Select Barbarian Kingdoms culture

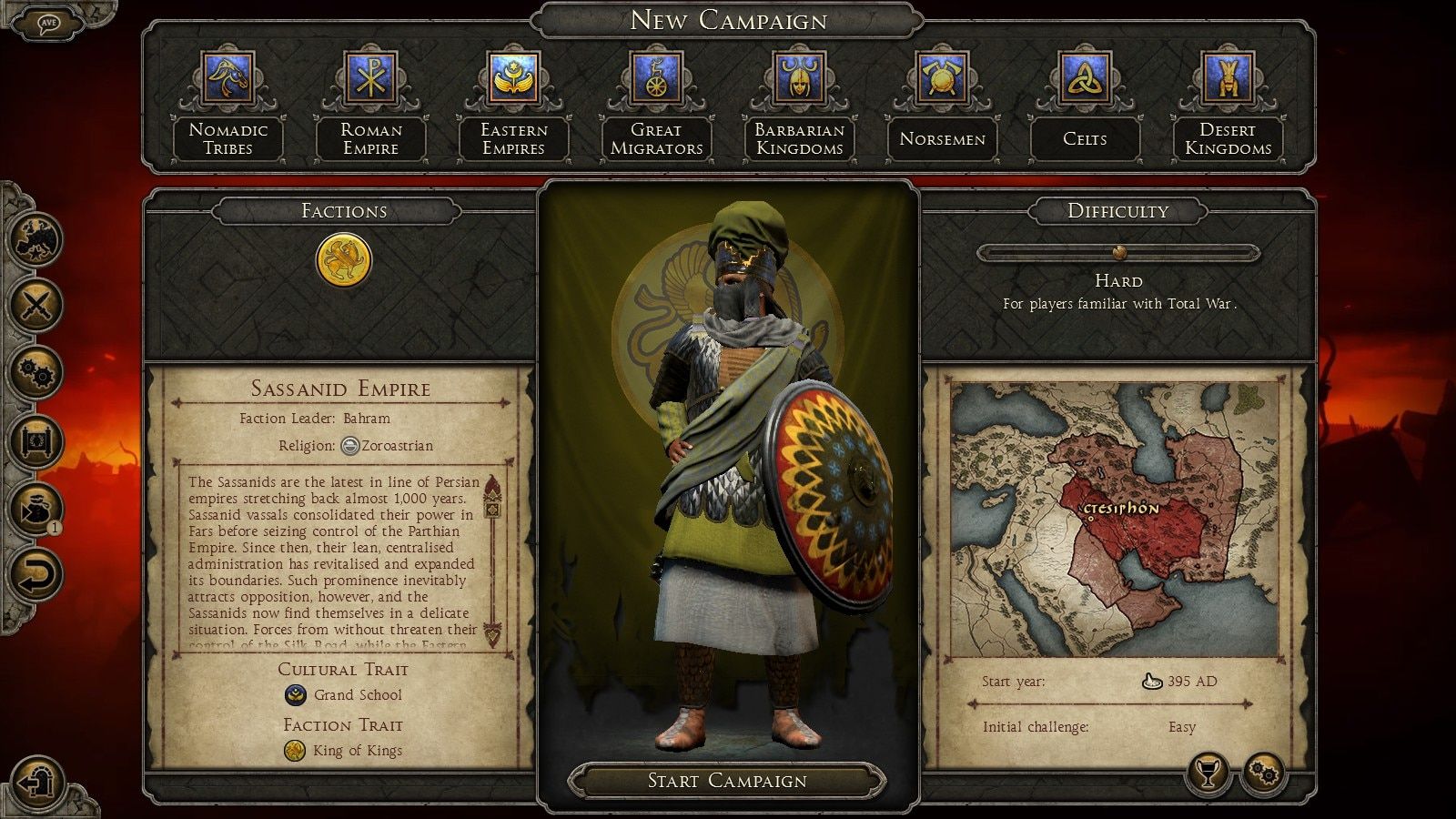point(799,77)
